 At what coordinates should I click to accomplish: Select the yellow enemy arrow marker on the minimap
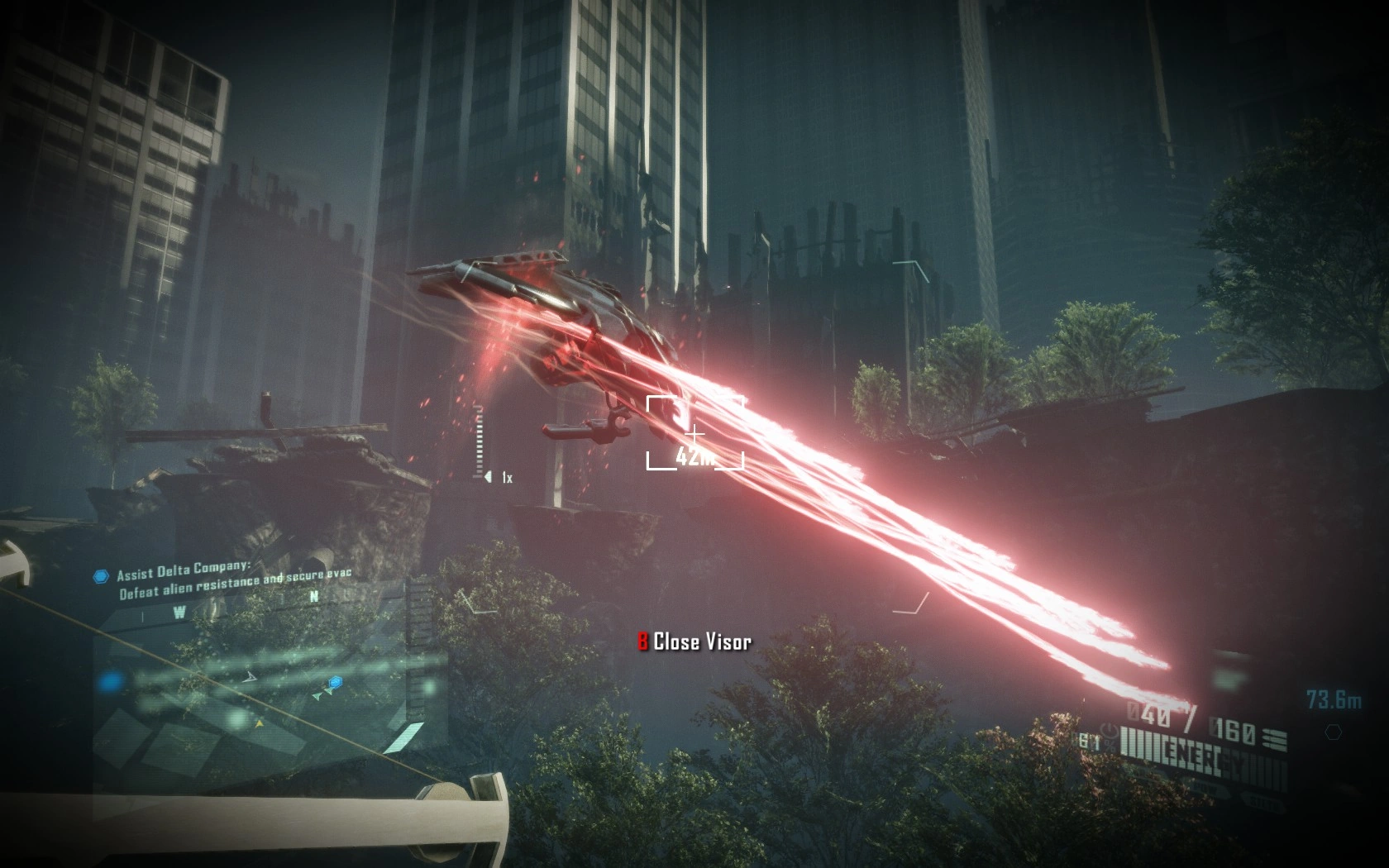click(x=258, y=723)
